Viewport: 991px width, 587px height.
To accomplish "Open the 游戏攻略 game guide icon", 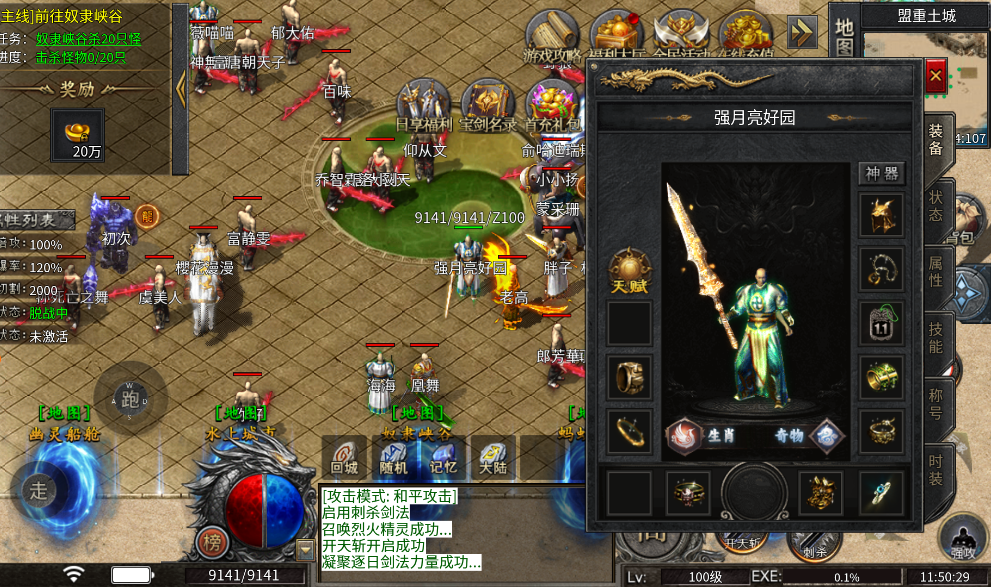I will [x=551, y=40].
